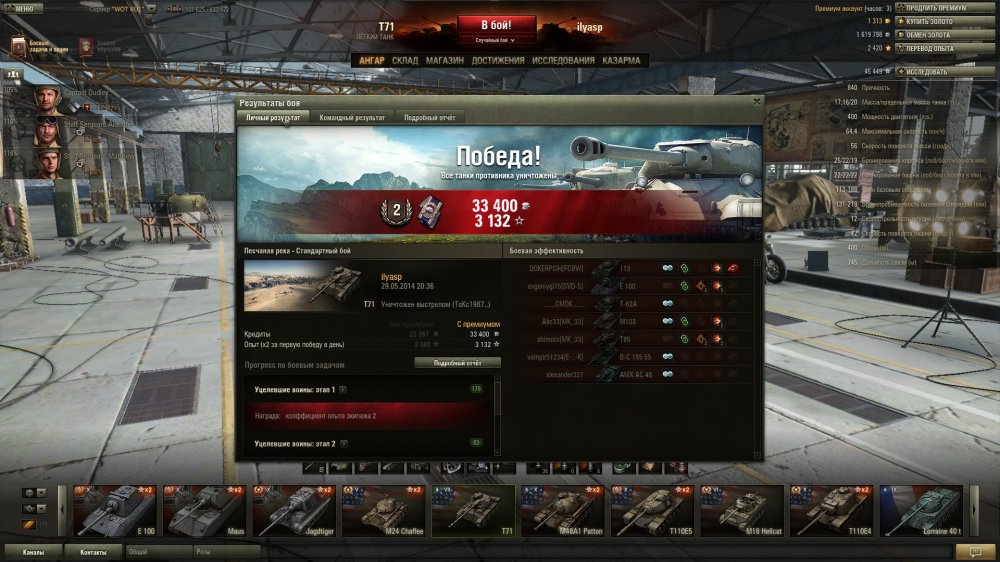Image resolution: width=1000 pixels, height=562 pixels.
Task: Start battle with В бой! button
Action: coord(497,24)
